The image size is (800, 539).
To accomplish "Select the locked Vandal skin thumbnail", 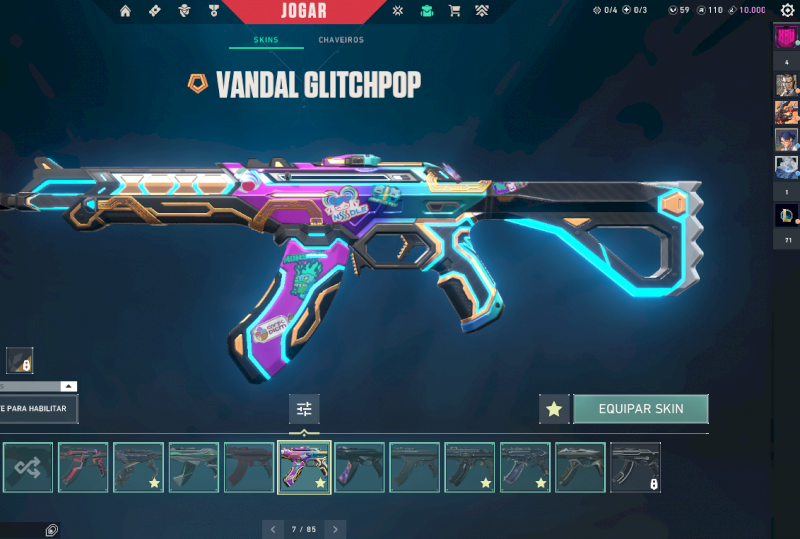I will (636, 468).
